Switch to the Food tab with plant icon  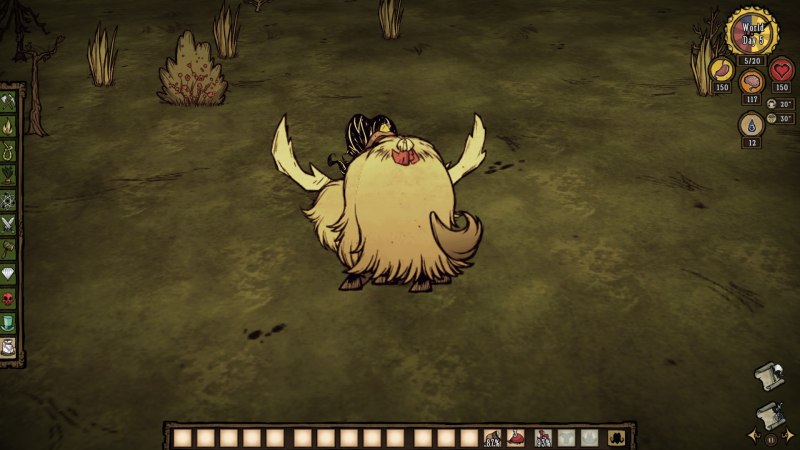(9, 175)
